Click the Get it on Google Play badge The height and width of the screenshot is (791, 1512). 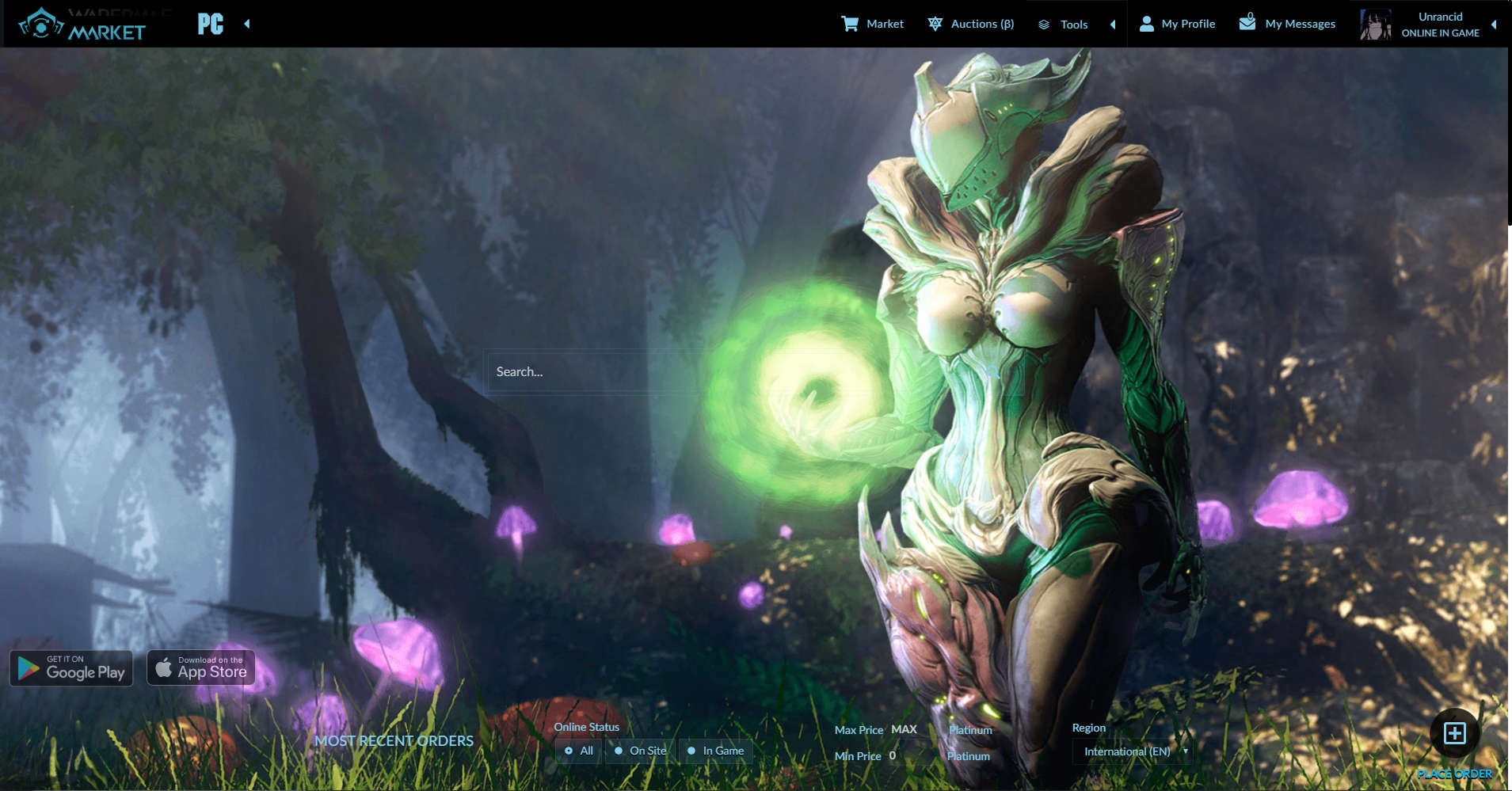70,667
